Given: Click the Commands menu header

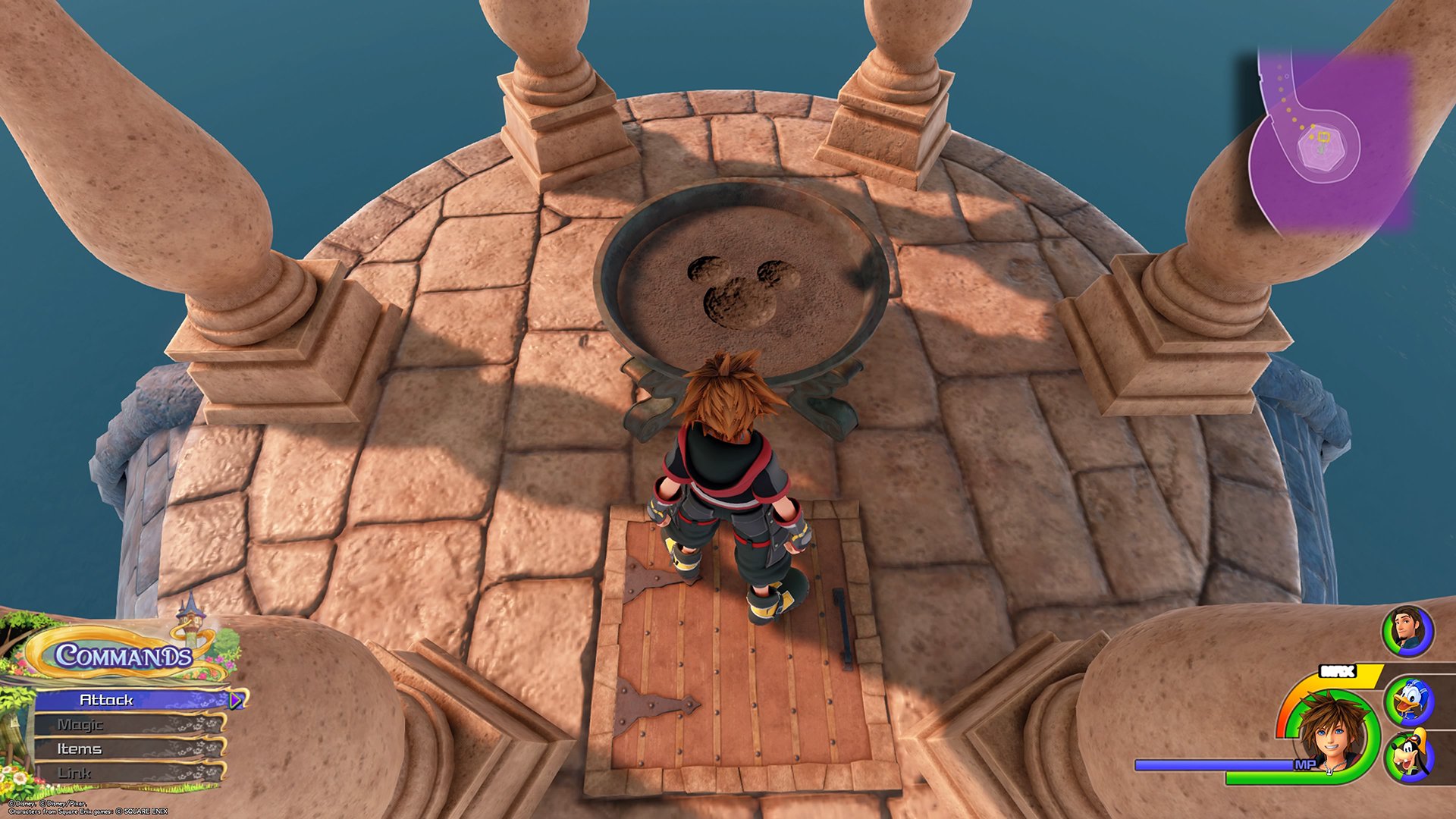Looking at the screenshot, I should [x=123, y=654].
